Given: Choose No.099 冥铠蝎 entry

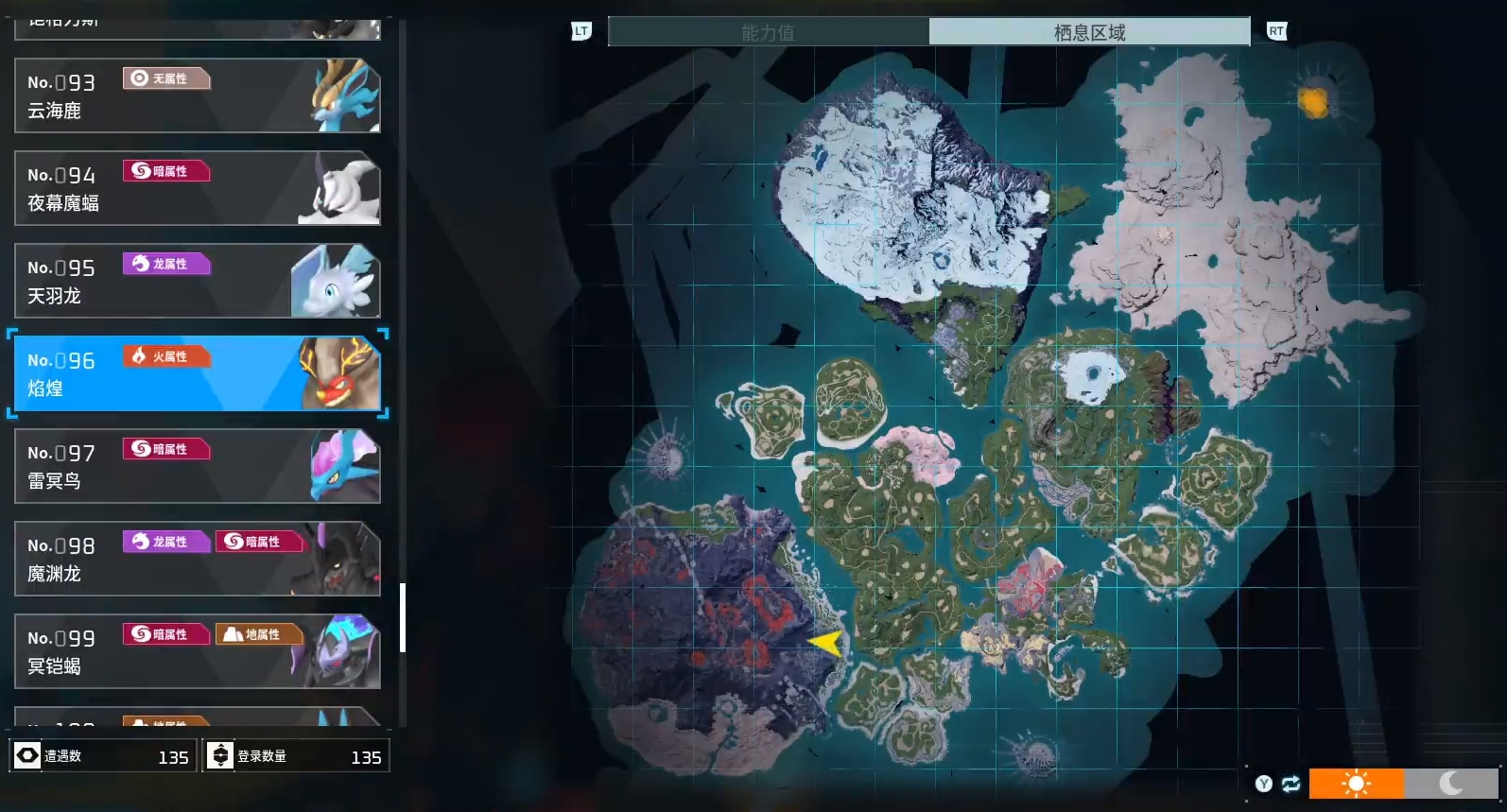Looking at the screenshot, I should (x=197, y=651).
